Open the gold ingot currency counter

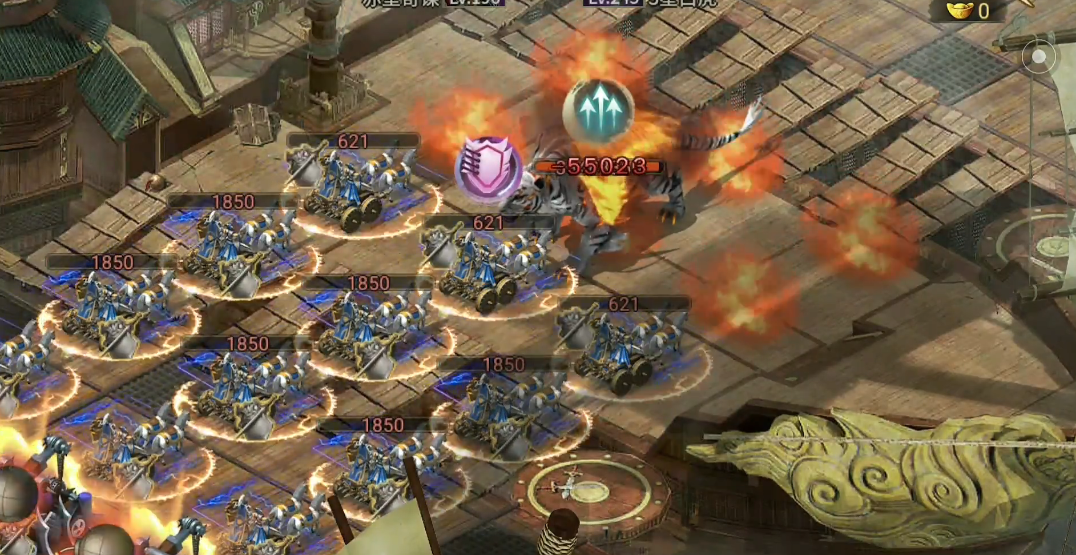(x=967, y=11)
